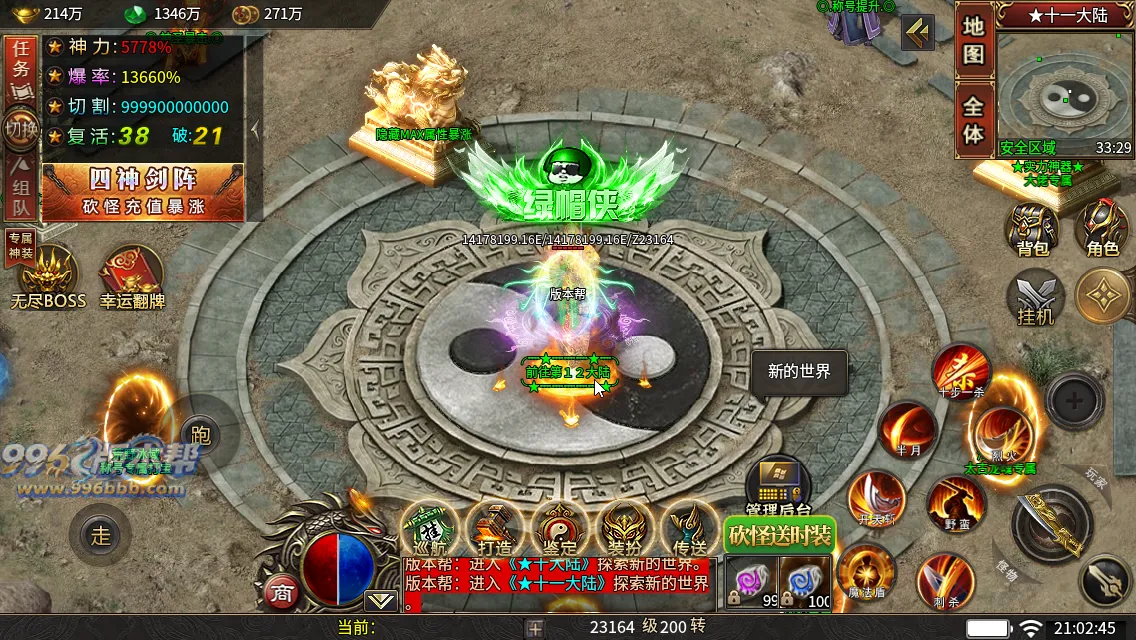The height and width of the screenshot is (640, 1136).
Task: Activate the 十步一杀 skill
Action: click(x=960, y=372)
